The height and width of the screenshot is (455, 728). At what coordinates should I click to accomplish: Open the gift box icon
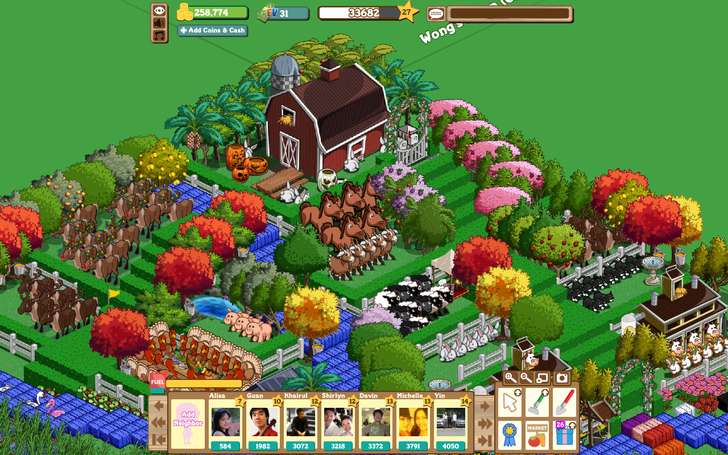564,434
